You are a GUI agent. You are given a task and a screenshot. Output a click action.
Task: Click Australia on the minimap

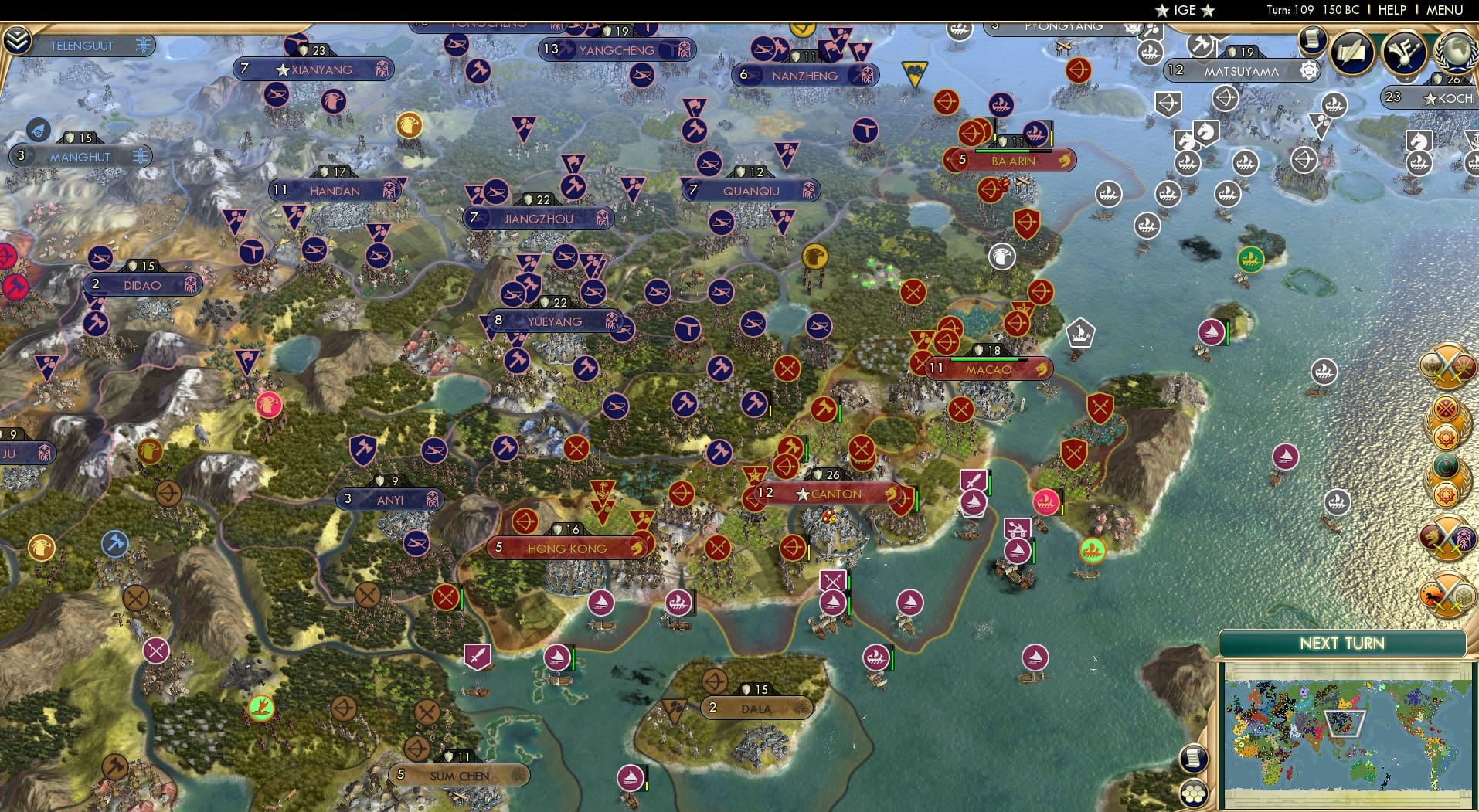click(1363, 772)
